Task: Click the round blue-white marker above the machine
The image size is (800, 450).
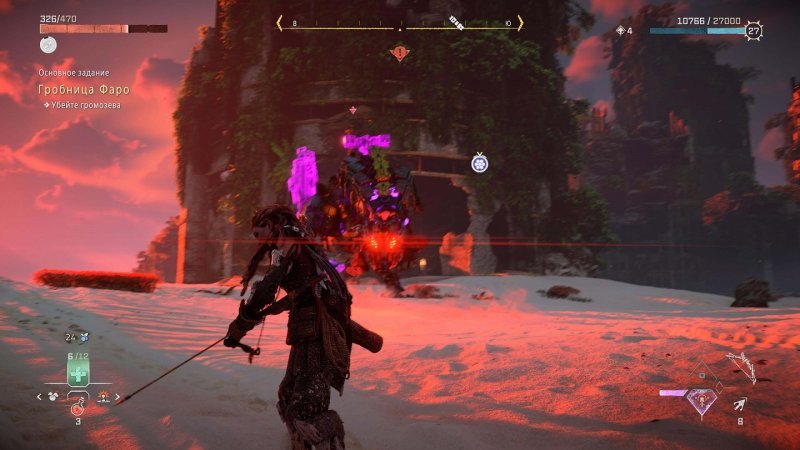Action: tap(479, 161)
